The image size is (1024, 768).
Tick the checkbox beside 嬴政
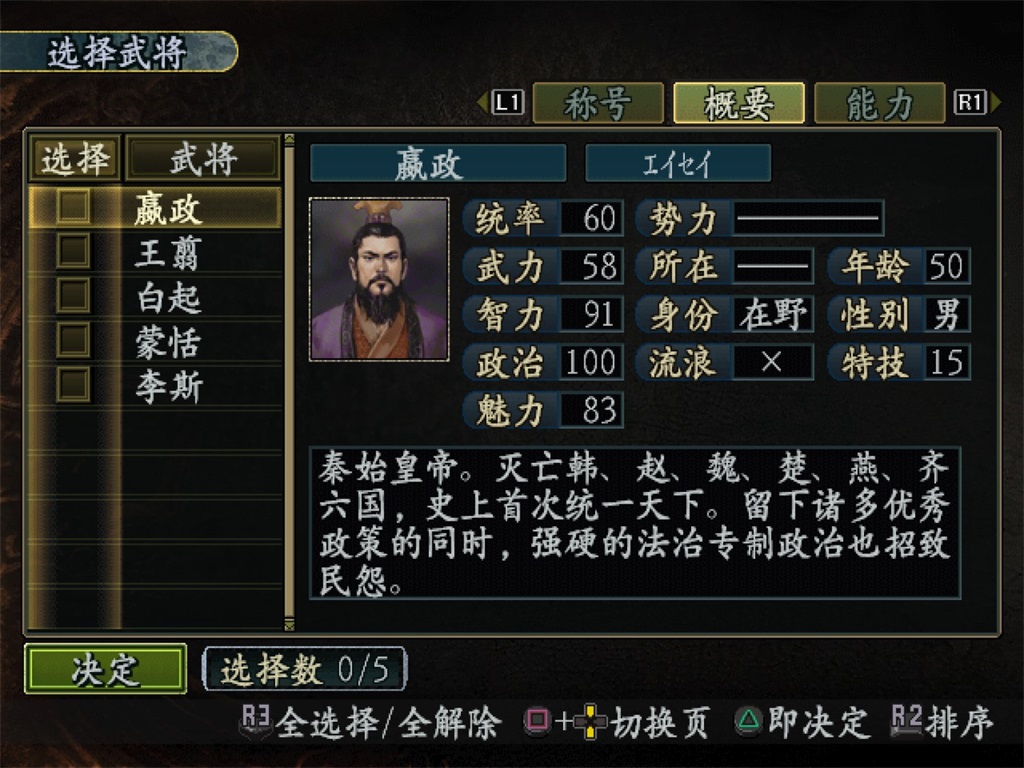coord(73,207)
